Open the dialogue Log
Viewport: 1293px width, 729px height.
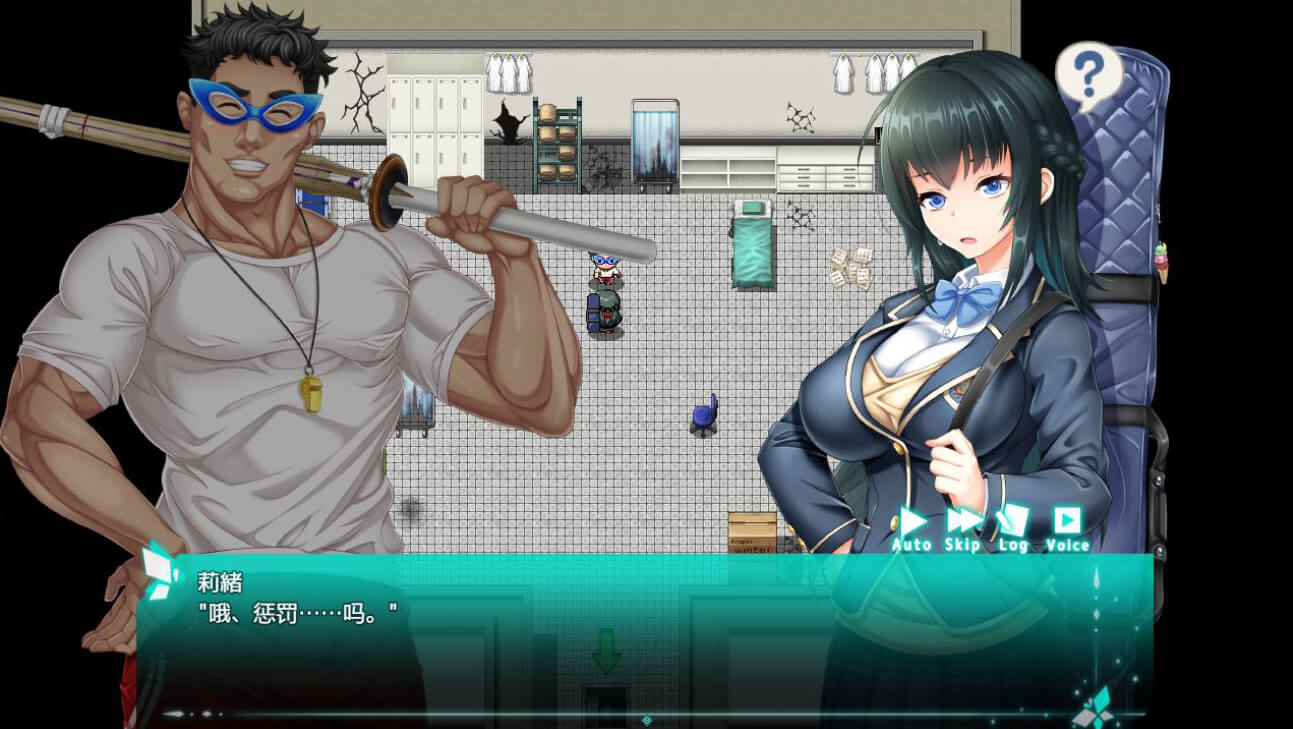click(x=1013, y=528)
